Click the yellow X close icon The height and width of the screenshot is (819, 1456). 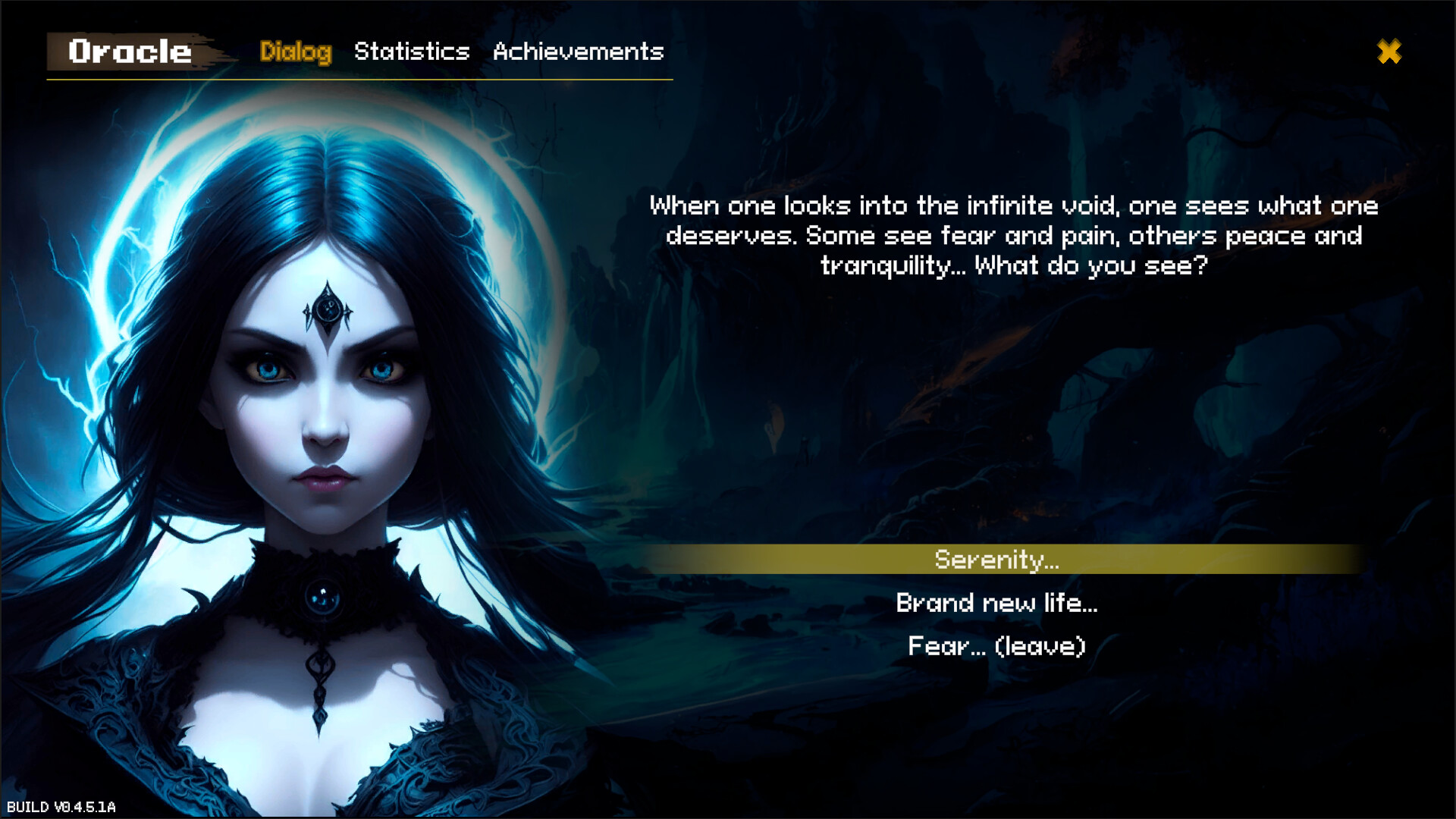pos(1389,52)
